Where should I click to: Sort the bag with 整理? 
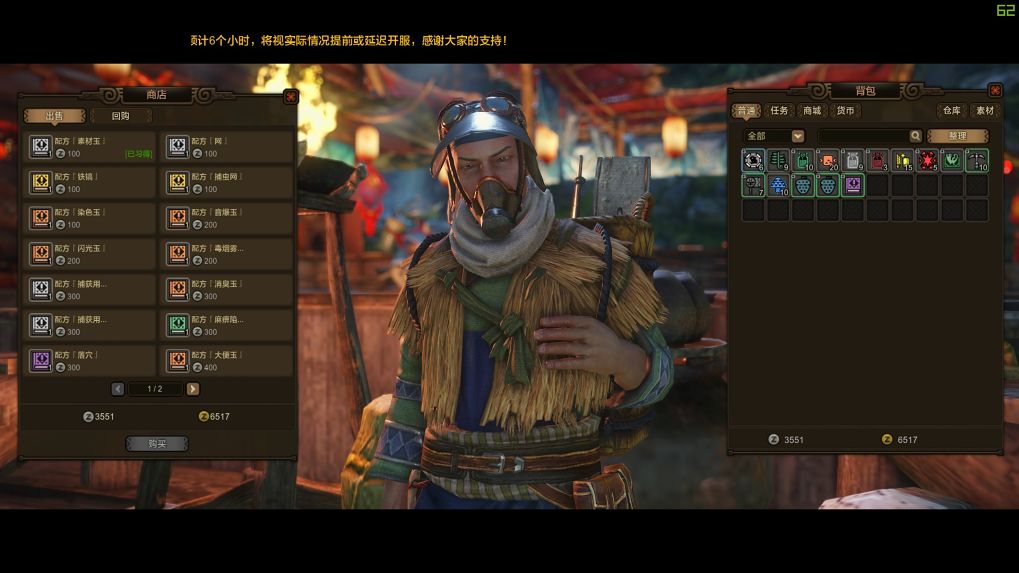(957, 136)
